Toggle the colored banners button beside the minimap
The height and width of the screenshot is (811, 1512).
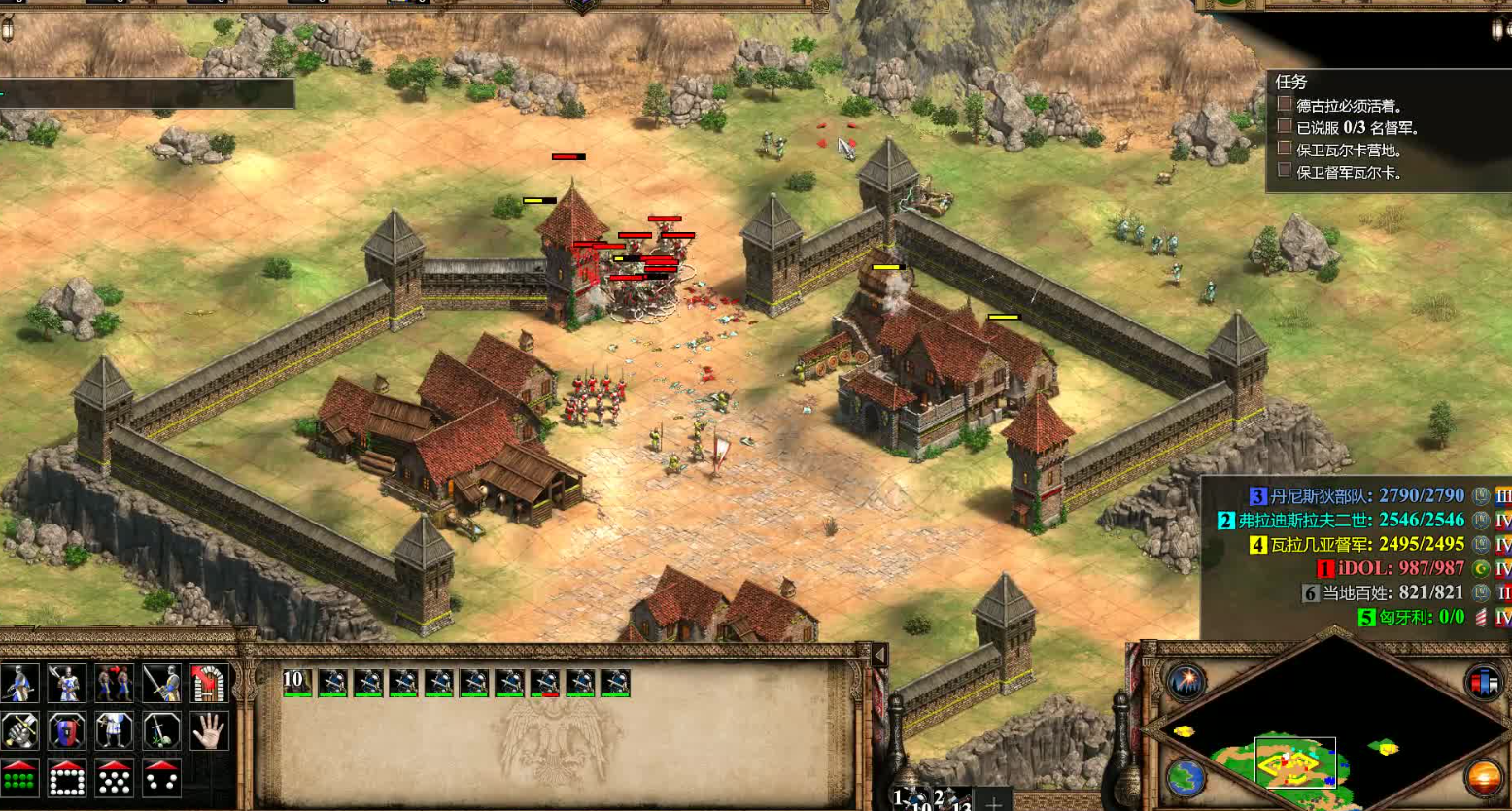coord(1484,682)
